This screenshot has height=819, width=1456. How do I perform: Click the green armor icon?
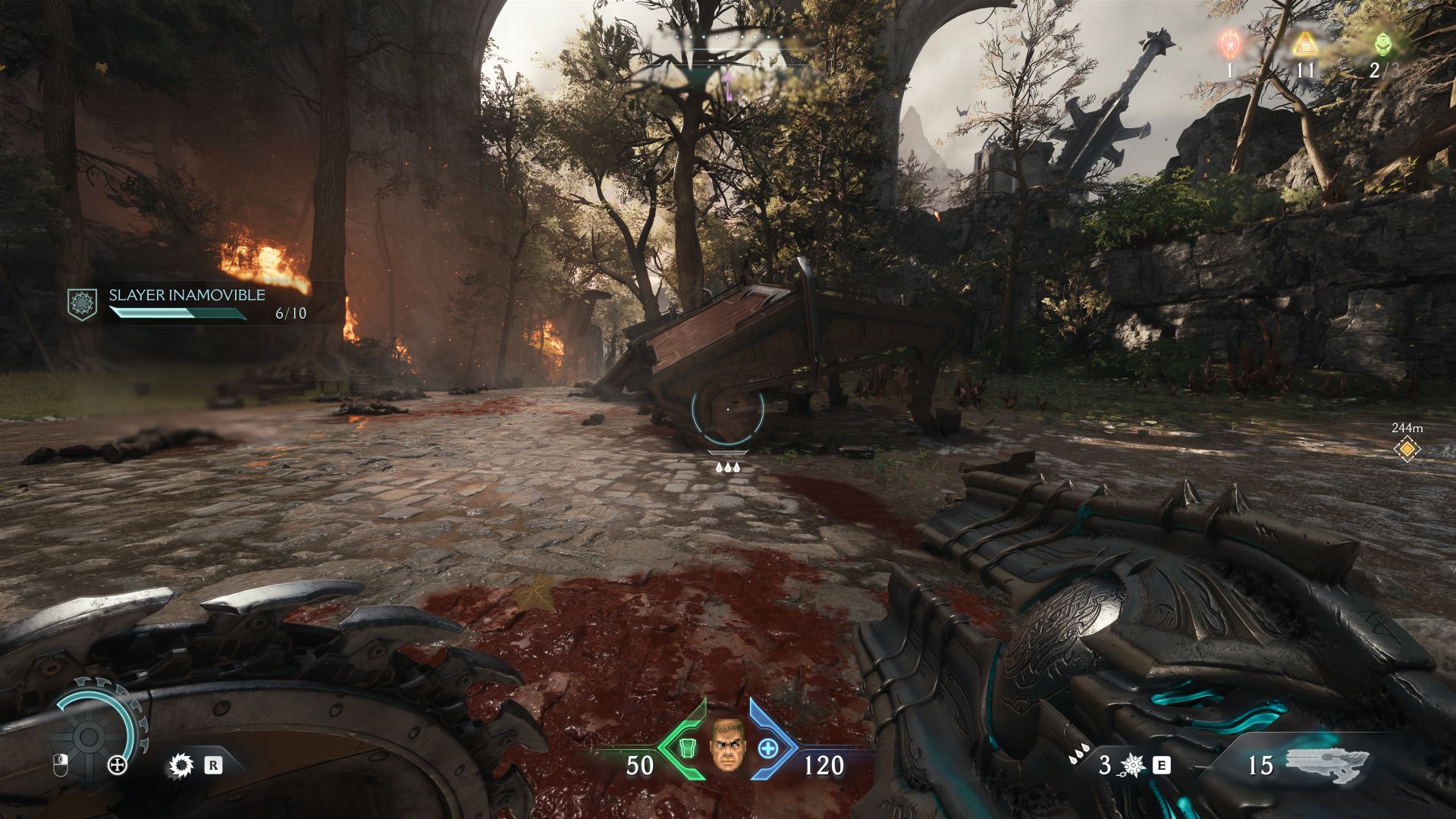(x=686, y=748)
